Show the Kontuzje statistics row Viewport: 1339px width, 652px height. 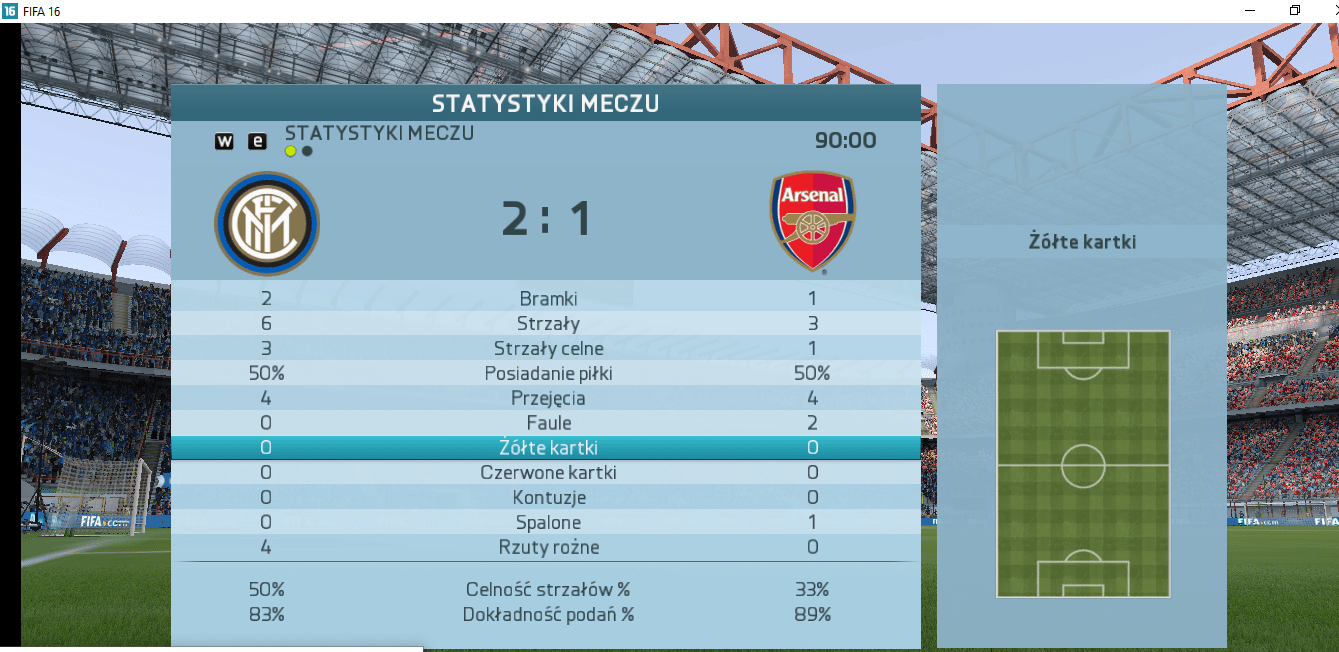pos(548,497)
